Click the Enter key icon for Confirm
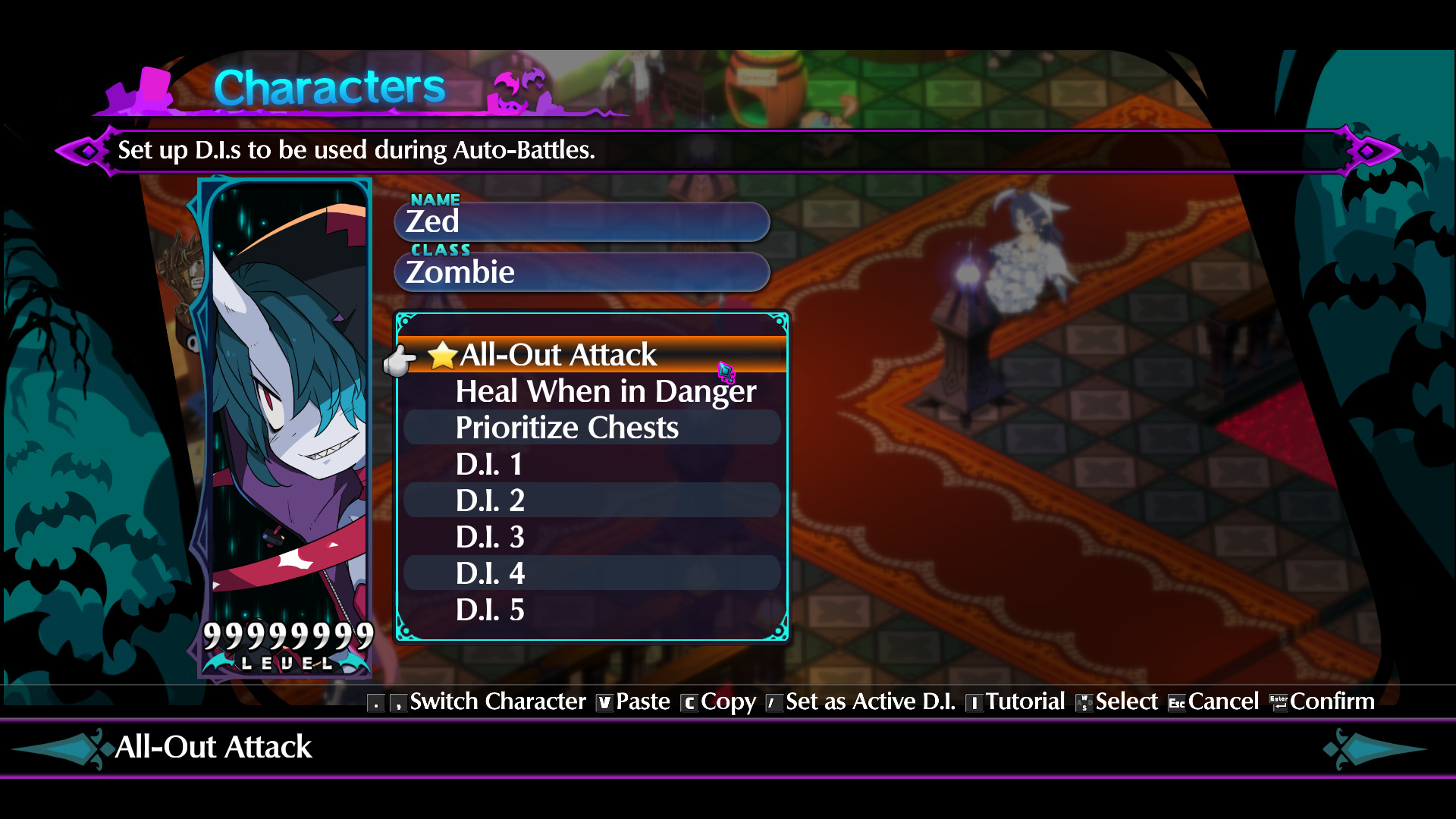 coord(1279,702)
